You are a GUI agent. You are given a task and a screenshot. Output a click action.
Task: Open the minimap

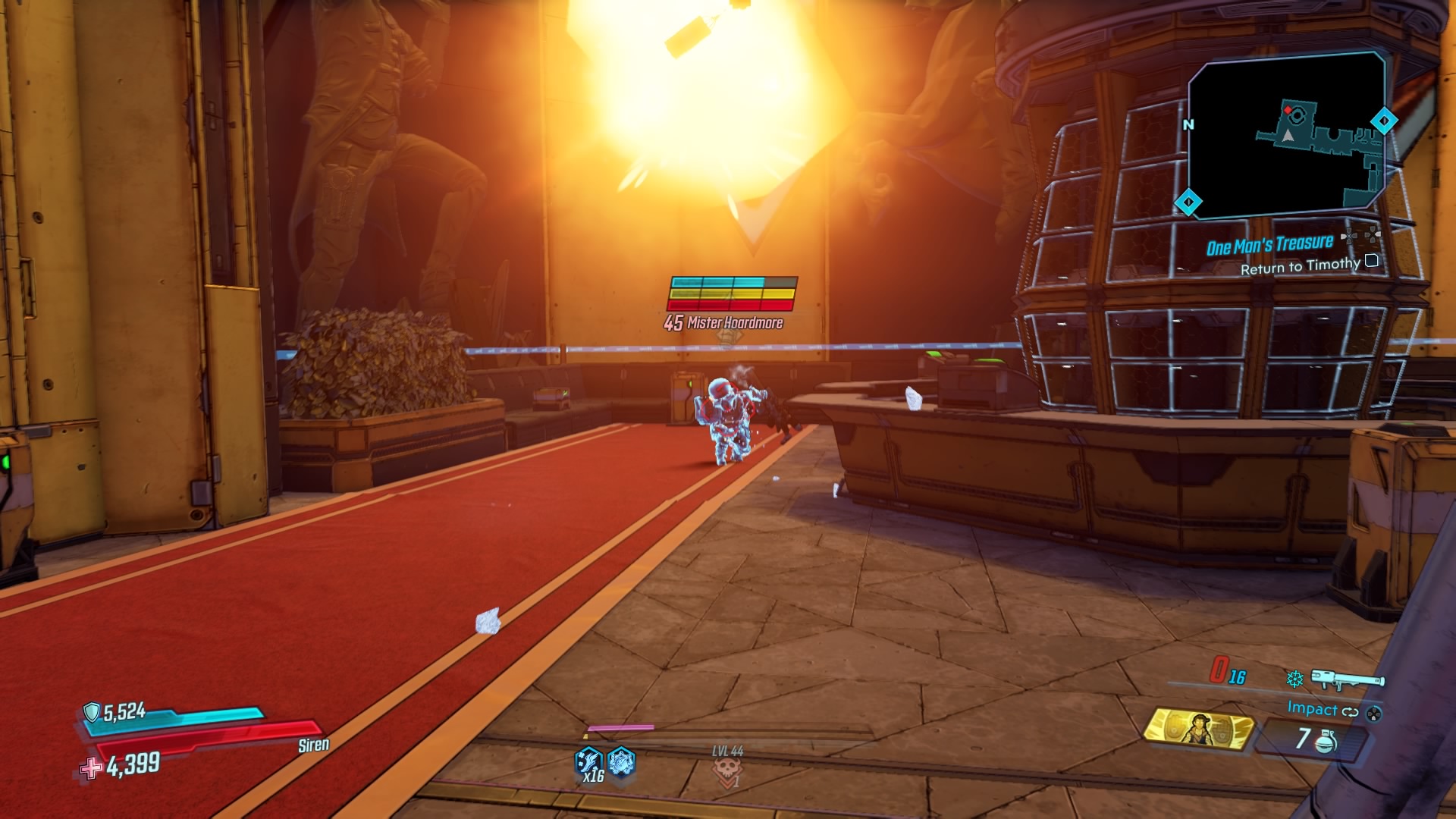click(1286, 135)
